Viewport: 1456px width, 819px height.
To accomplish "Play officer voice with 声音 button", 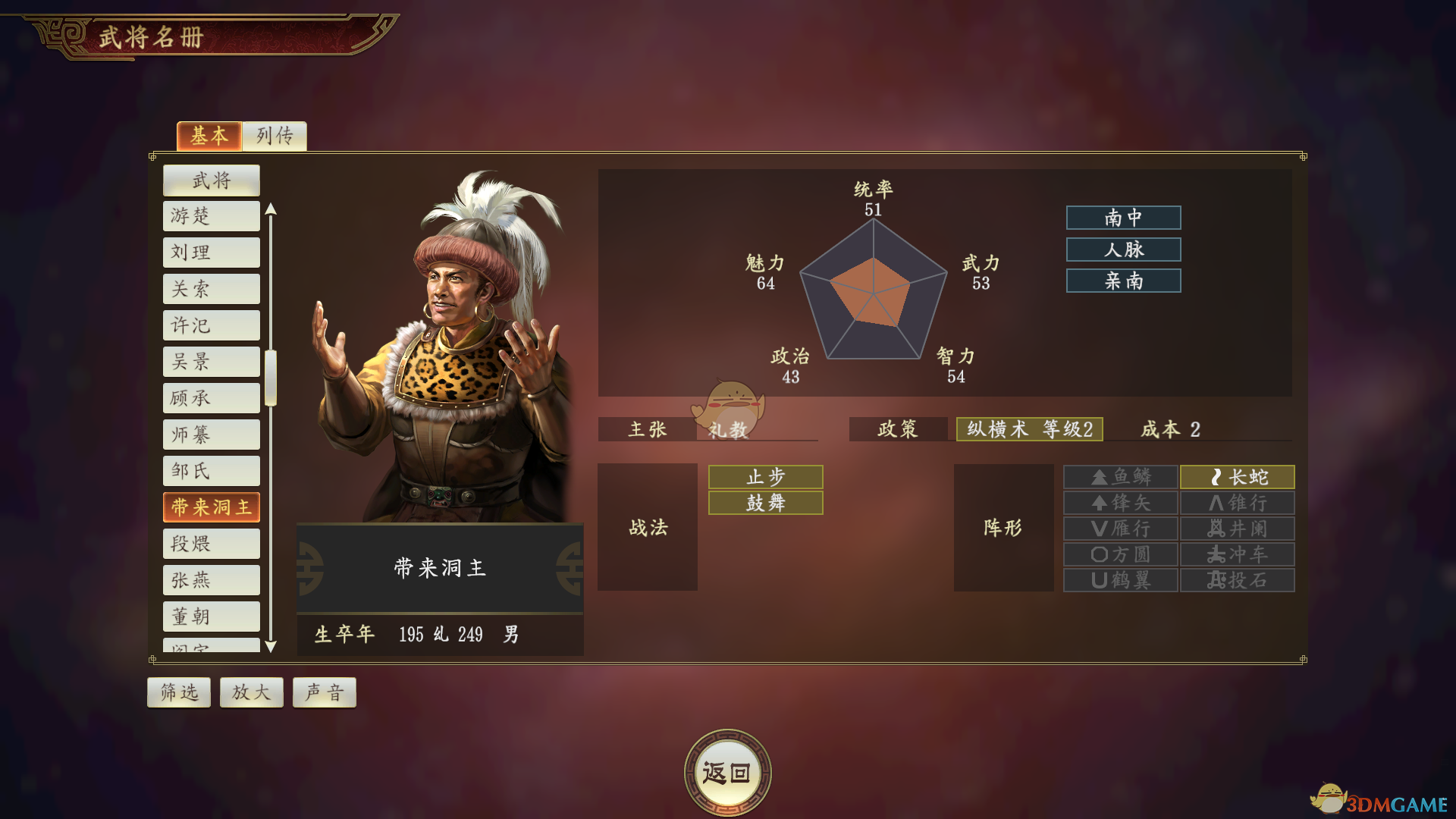I will [x=324, y=692].
